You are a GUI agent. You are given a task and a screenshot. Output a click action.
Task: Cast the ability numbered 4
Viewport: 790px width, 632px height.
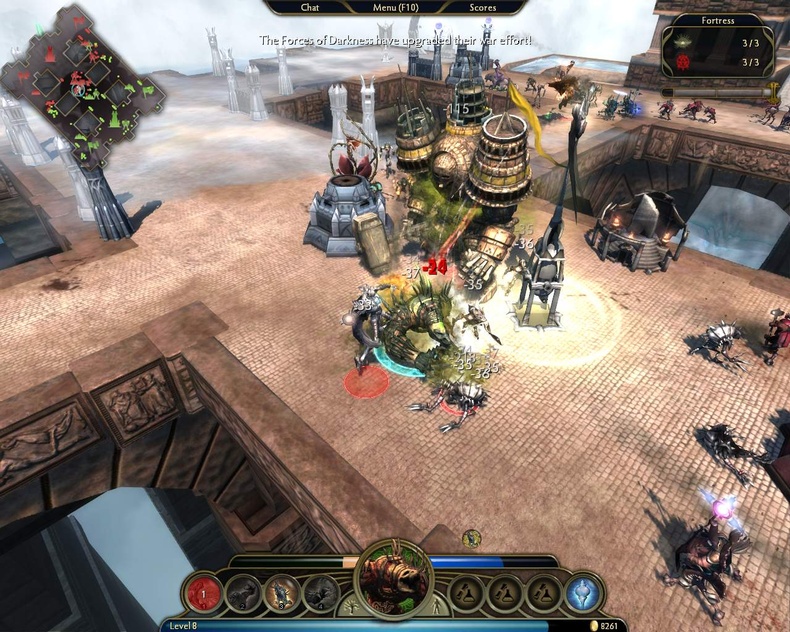tap(321, 593)
